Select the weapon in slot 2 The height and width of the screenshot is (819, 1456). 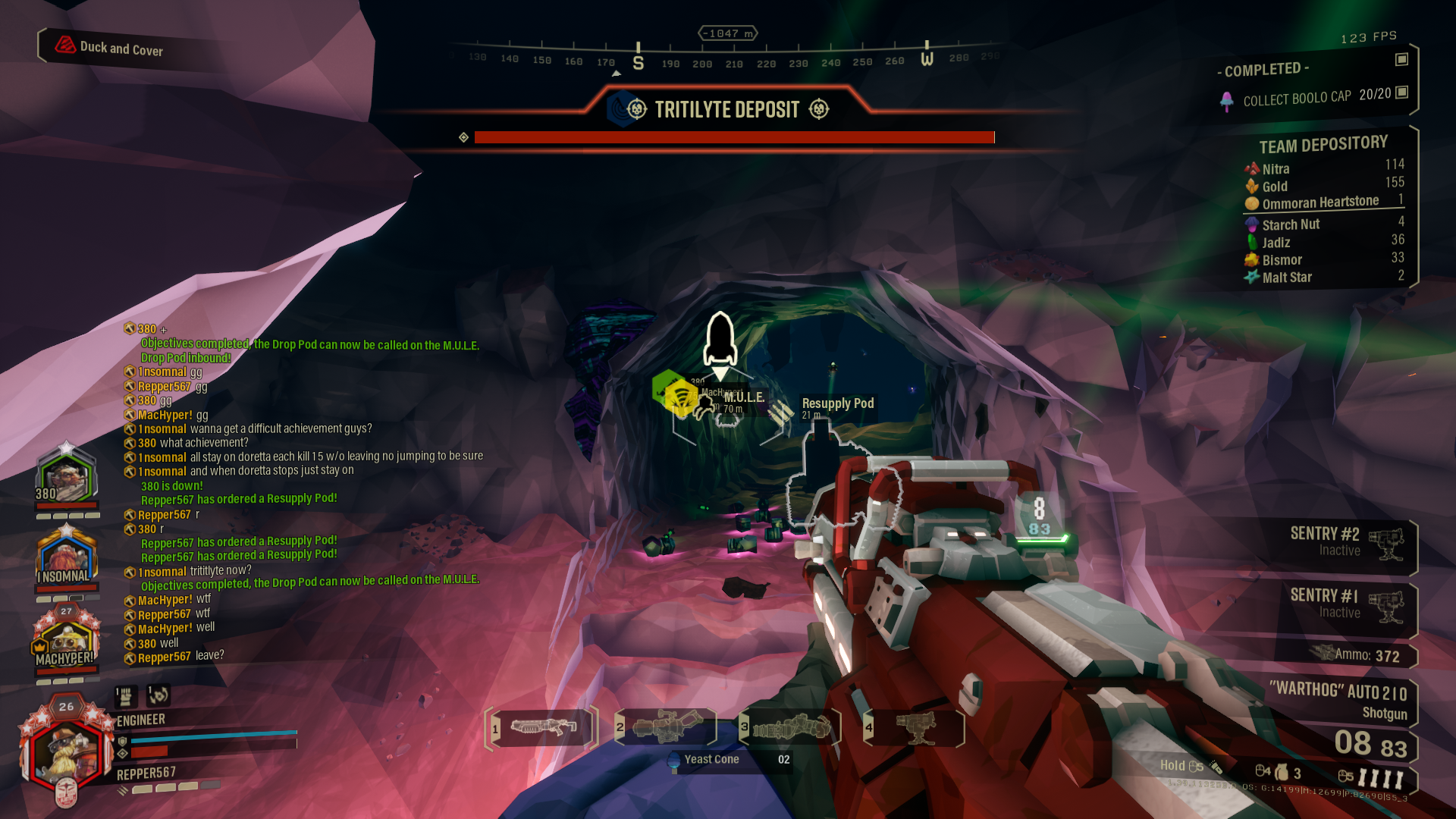666,726
